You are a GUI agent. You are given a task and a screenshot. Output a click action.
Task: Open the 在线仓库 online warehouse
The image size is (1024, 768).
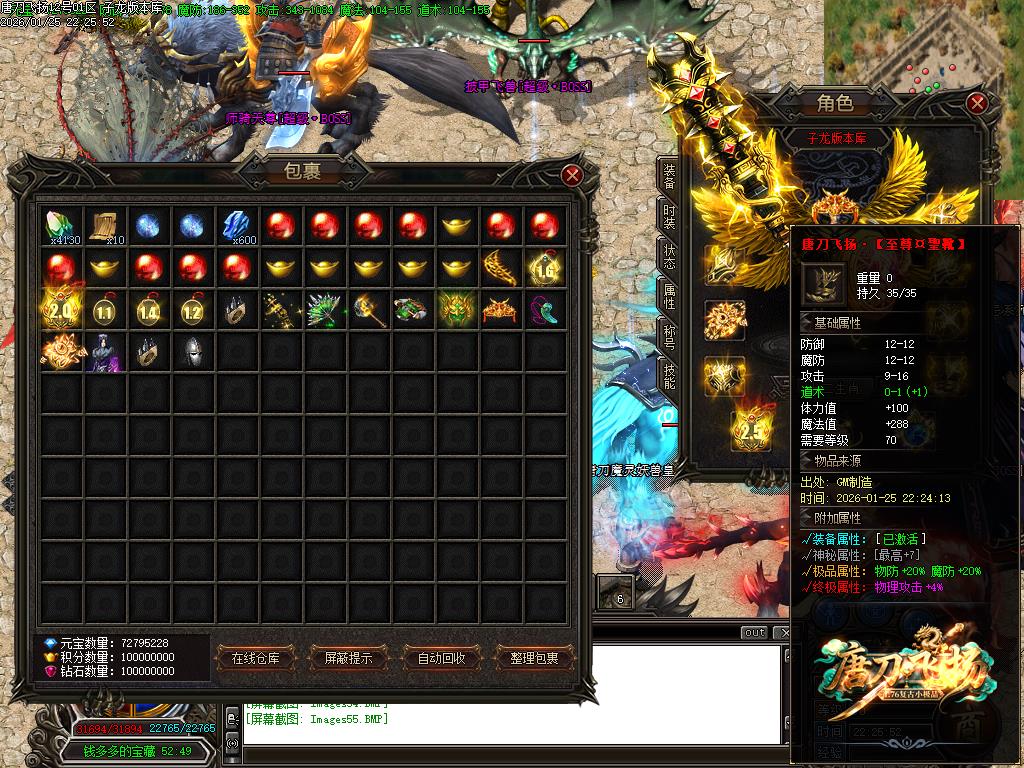coord(262,658)
